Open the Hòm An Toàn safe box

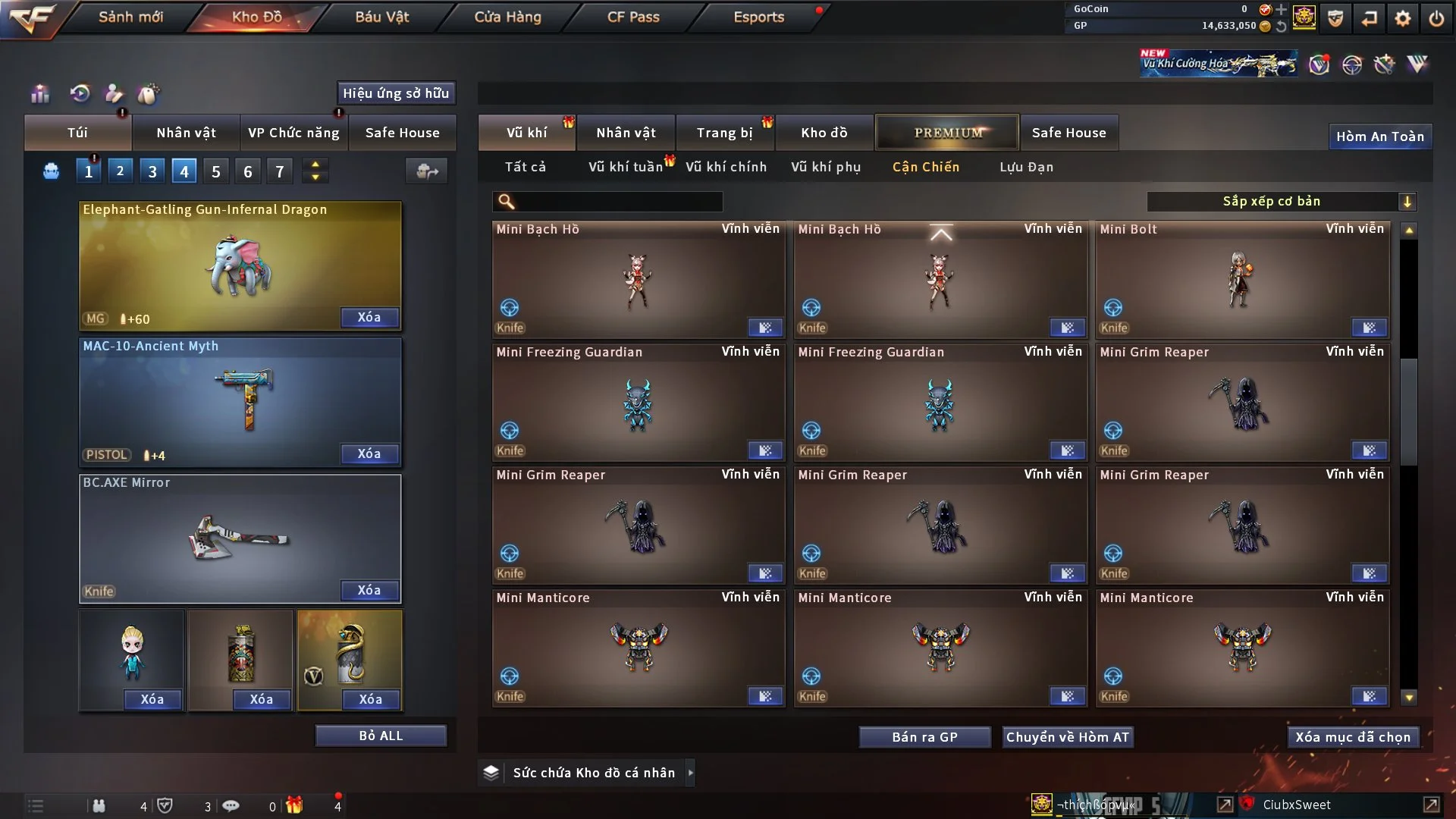coord(1379,136)
